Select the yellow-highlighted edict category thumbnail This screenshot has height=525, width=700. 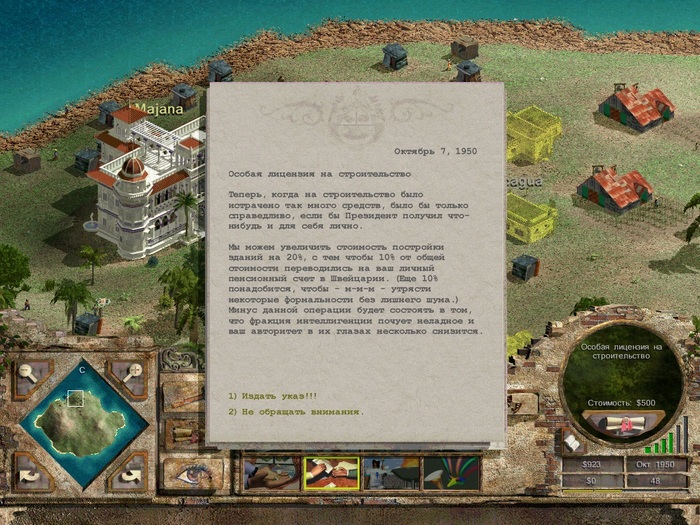pos(331,473)
